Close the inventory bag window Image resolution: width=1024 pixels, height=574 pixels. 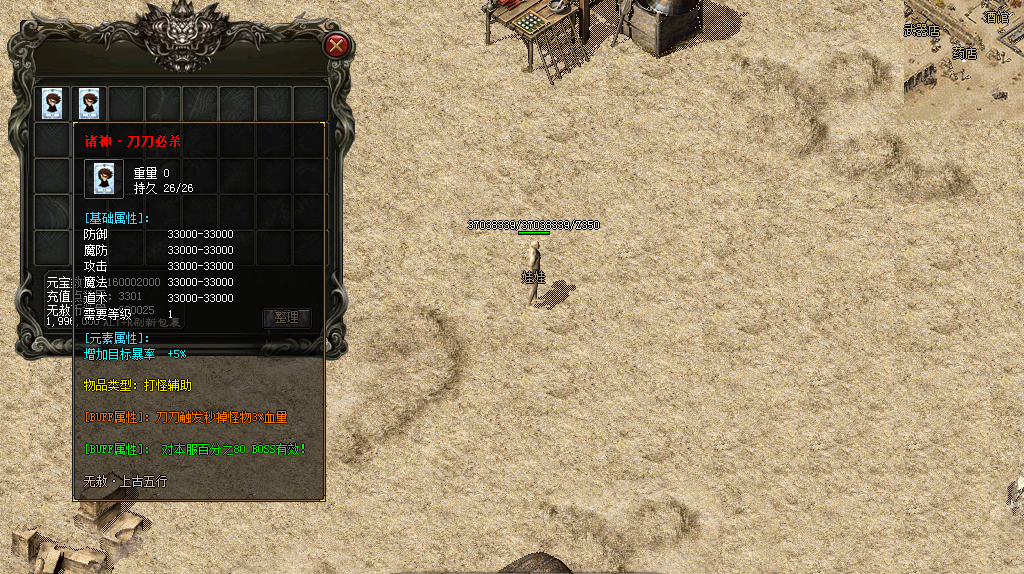tap(337, 45)
